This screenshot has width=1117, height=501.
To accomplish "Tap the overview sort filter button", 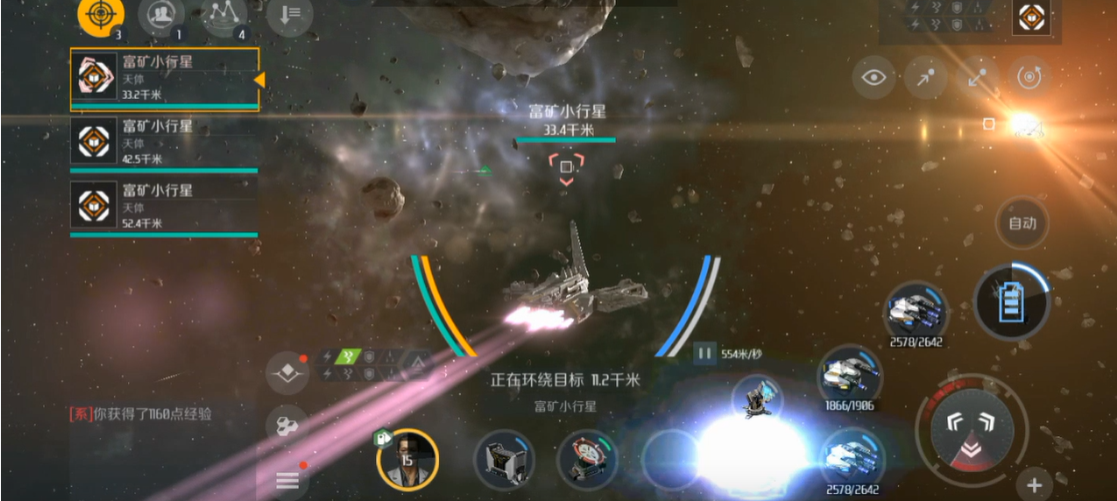I will pos(290,15).
